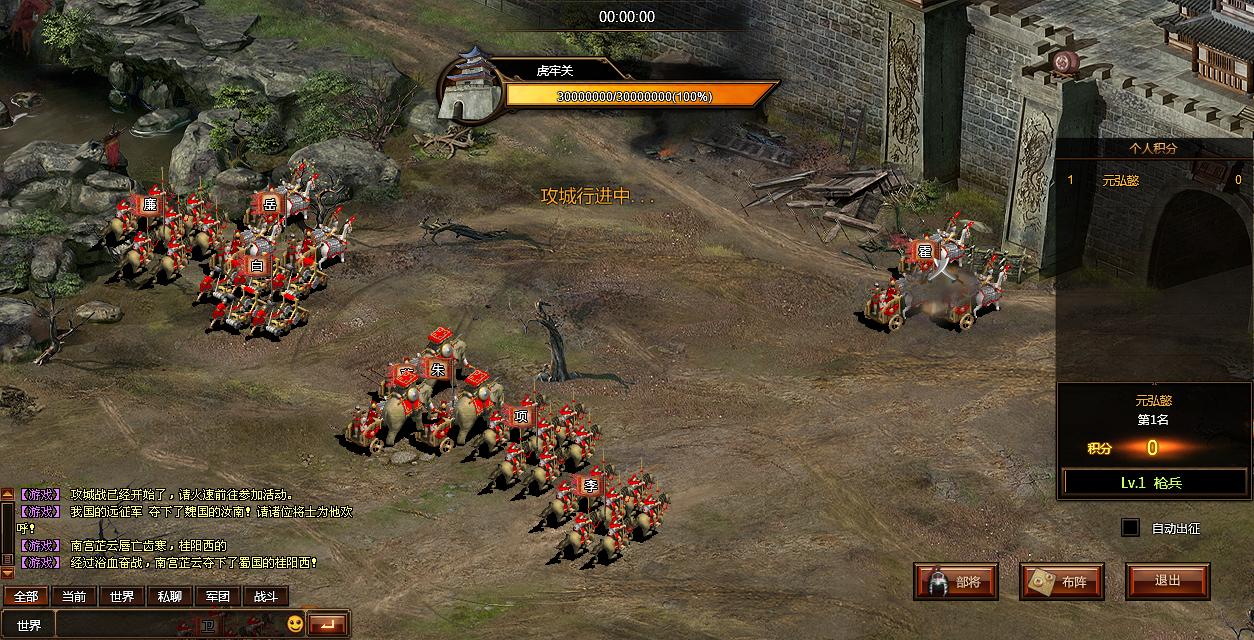Open the smiley emoji picker
Image resolution: width=1254 pixels, height=640 pixels.
295,625
